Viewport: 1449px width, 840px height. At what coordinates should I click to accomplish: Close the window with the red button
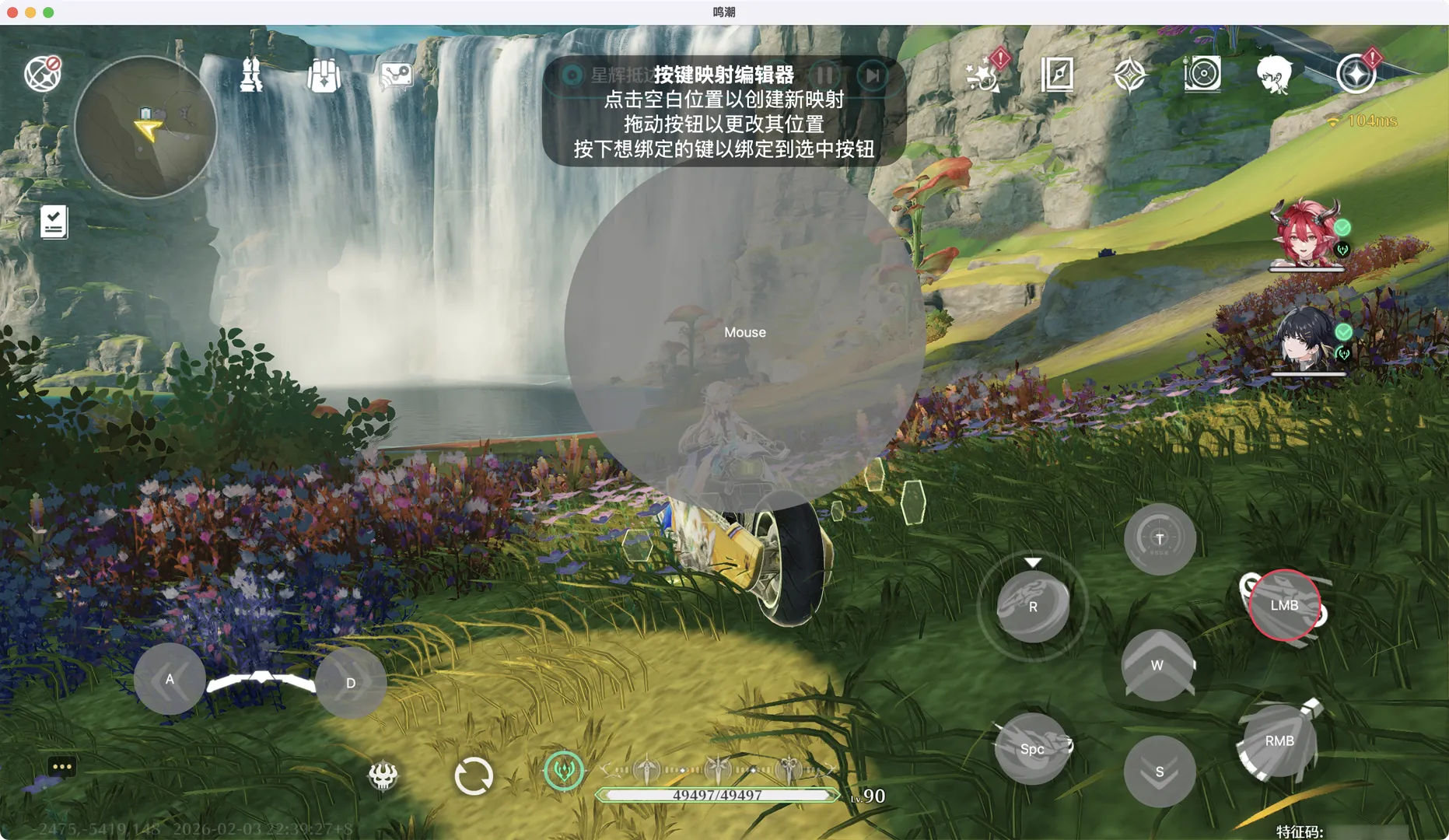(12, 12)
